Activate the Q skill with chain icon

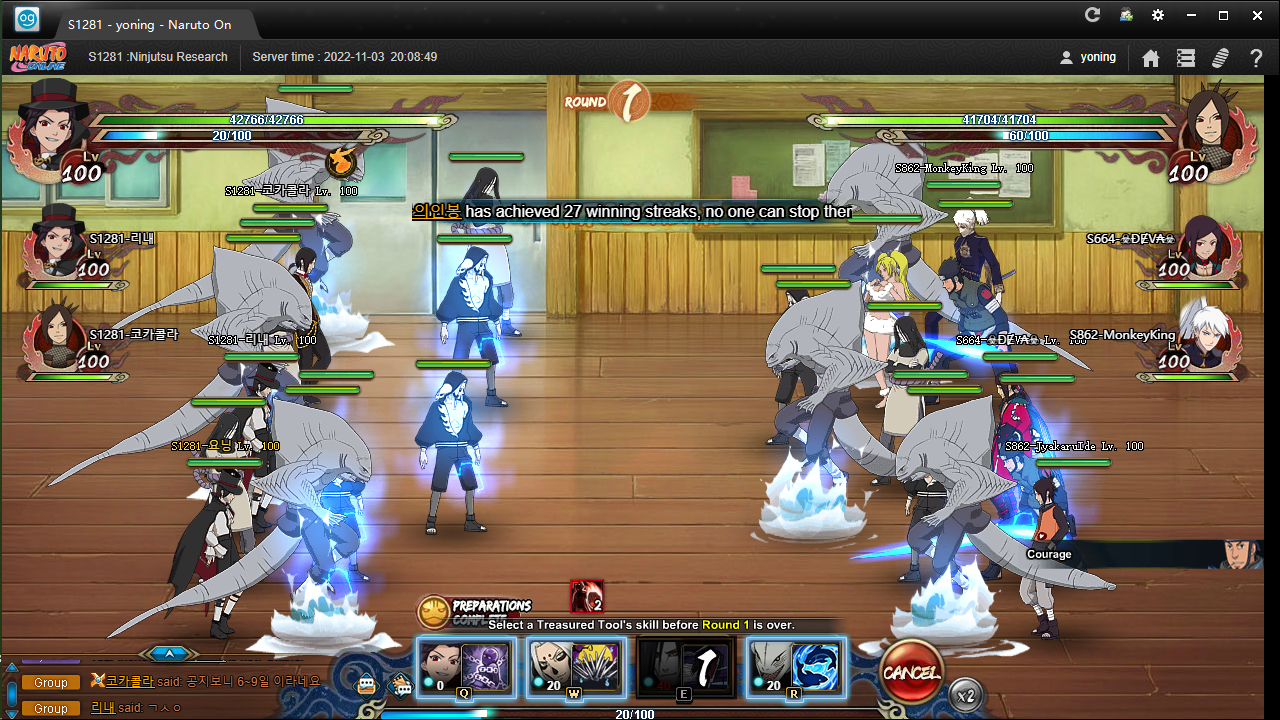pos(465,667)
